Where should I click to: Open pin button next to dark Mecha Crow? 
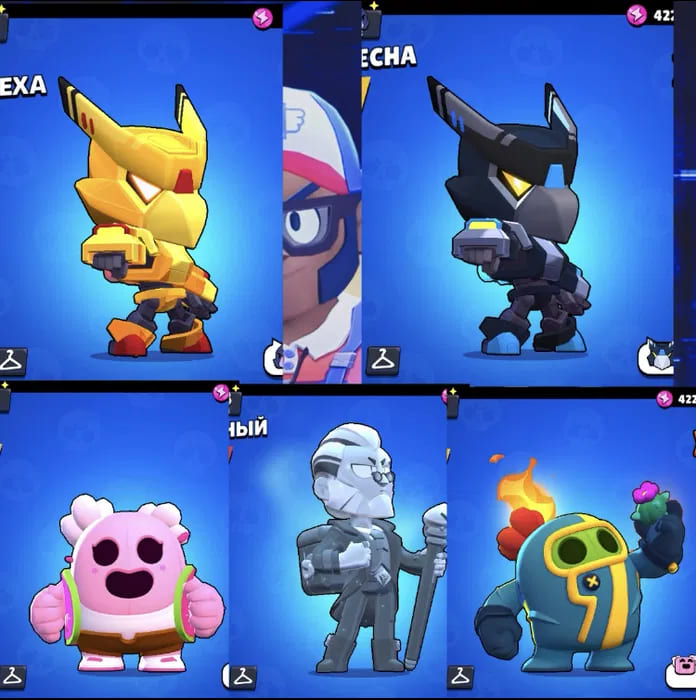click(656, 357)
